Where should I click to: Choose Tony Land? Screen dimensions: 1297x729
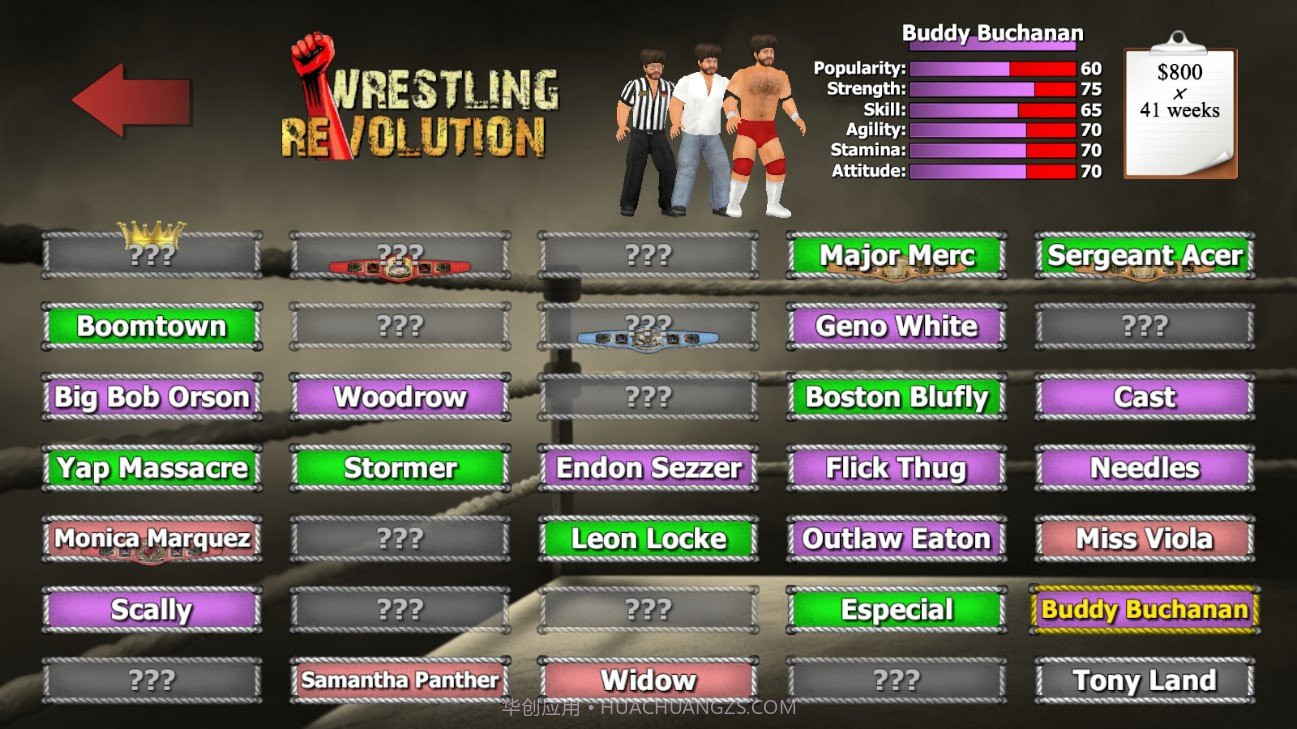[x=1144, y=681]
